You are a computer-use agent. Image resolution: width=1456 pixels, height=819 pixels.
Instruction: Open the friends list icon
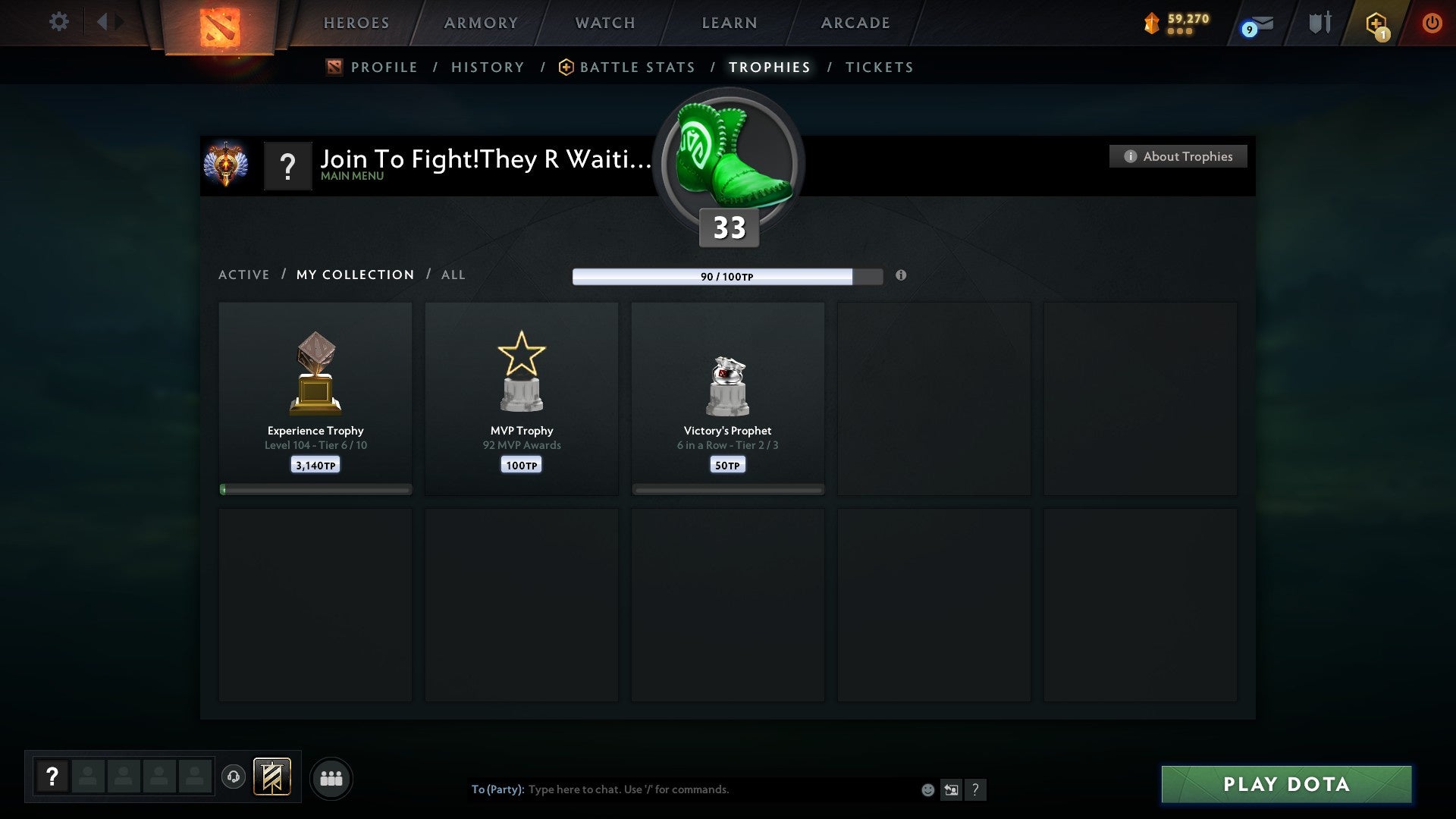[331, 778]
